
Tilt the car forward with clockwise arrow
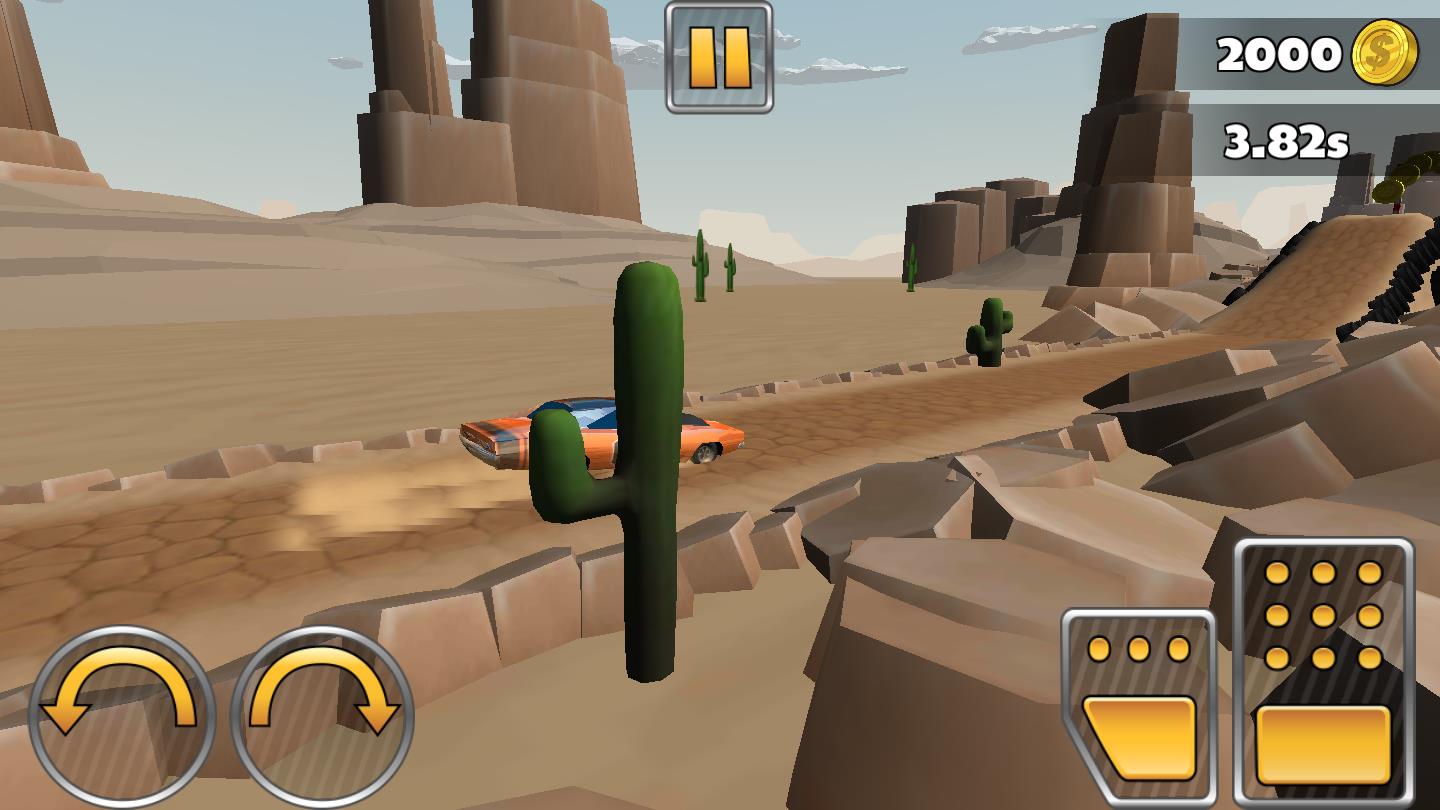pos(322,717)
